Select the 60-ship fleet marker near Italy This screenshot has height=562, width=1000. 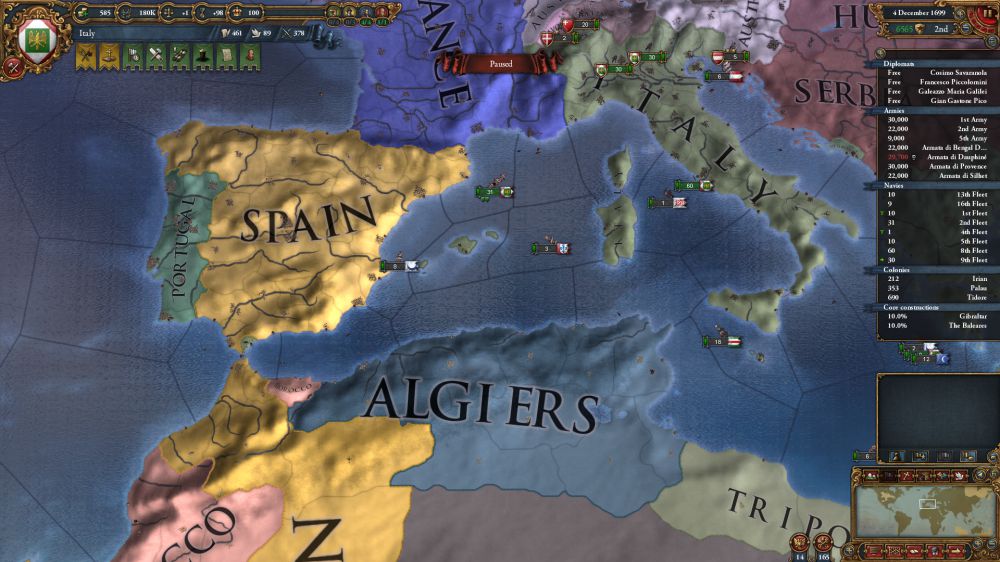tap(691, 185)
